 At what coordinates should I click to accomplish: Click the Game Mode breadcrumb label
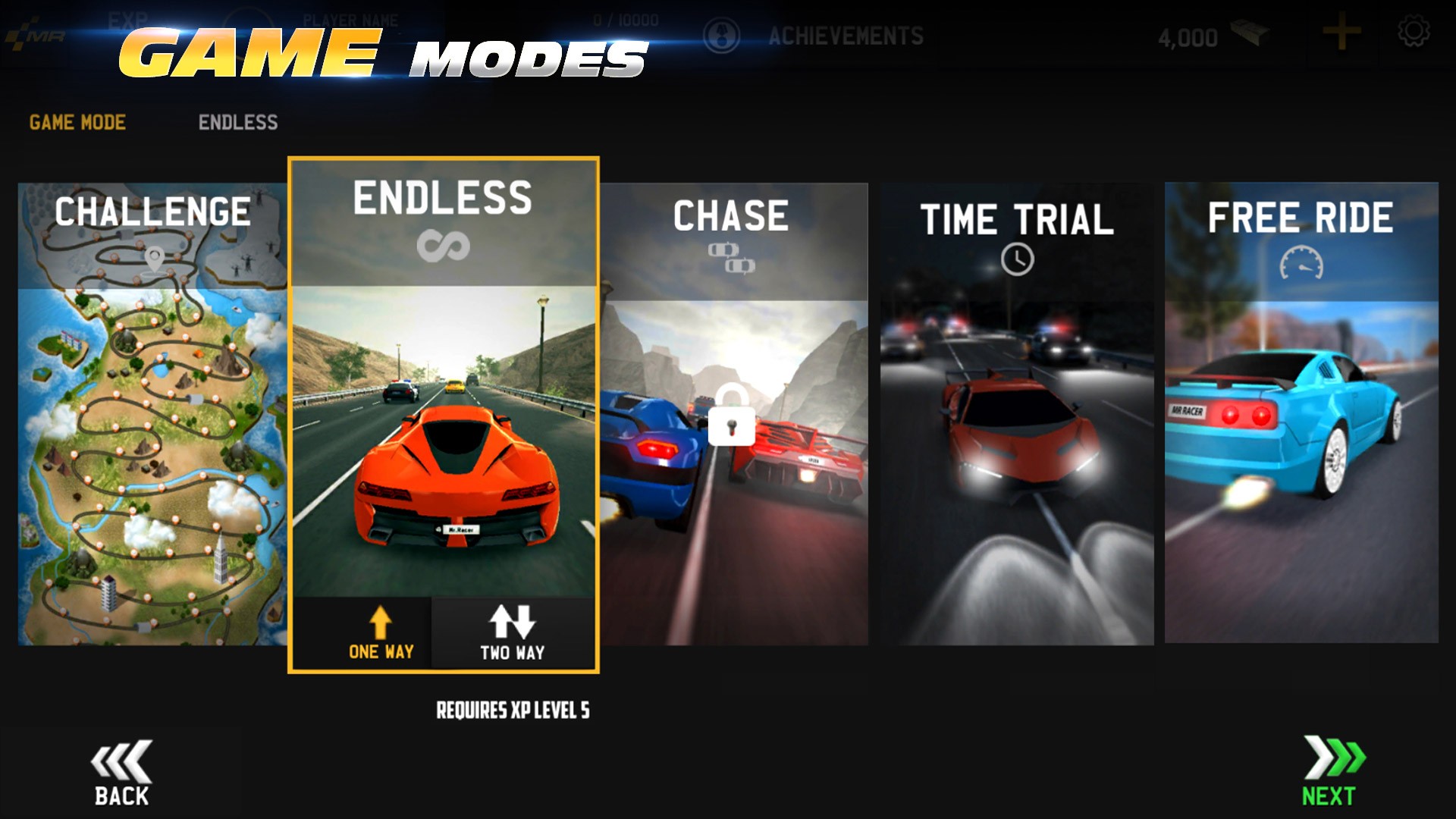(77, 122)
